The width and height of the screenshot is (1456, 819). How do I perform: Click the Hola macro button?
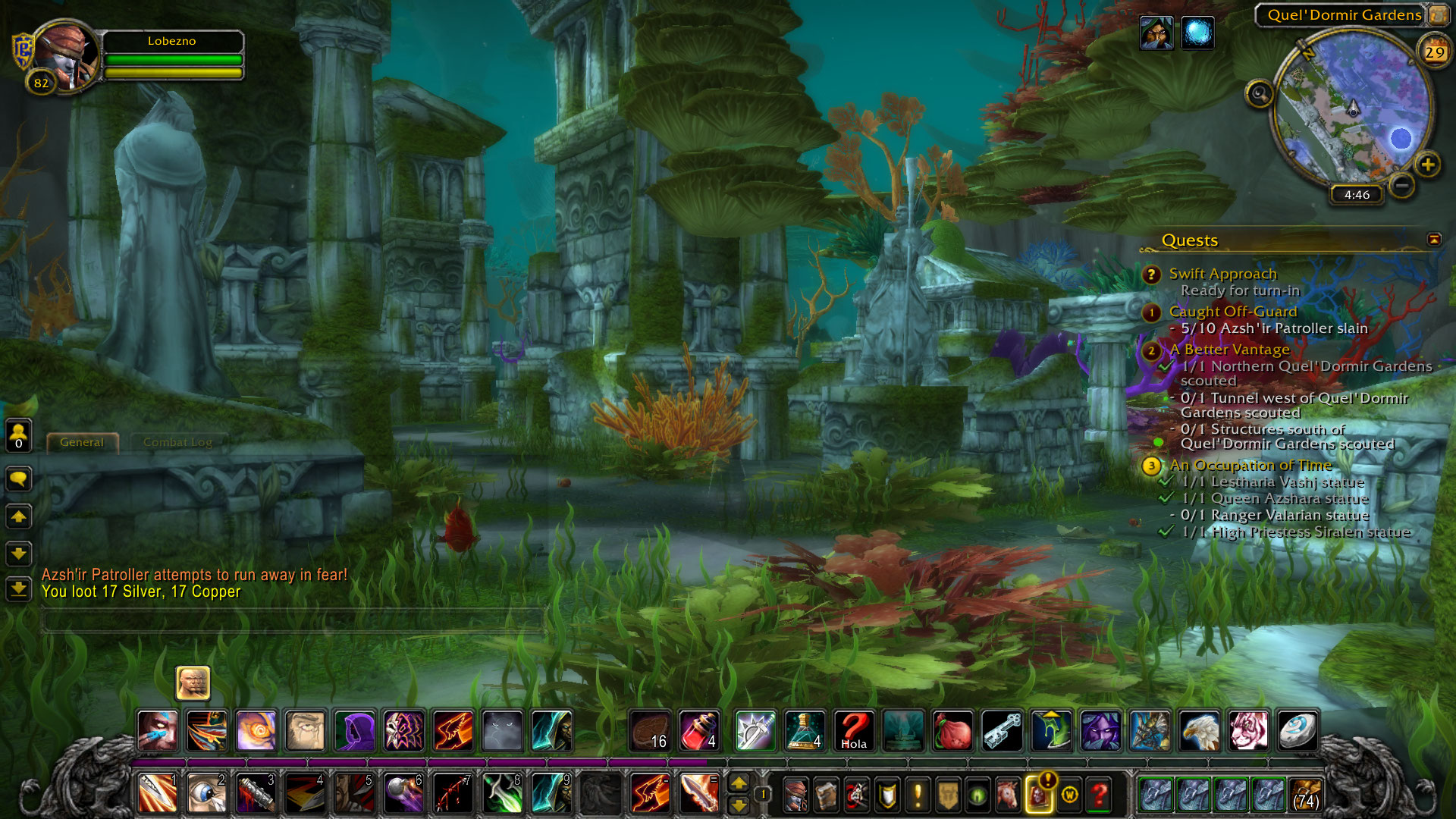[x=853, y=731]
